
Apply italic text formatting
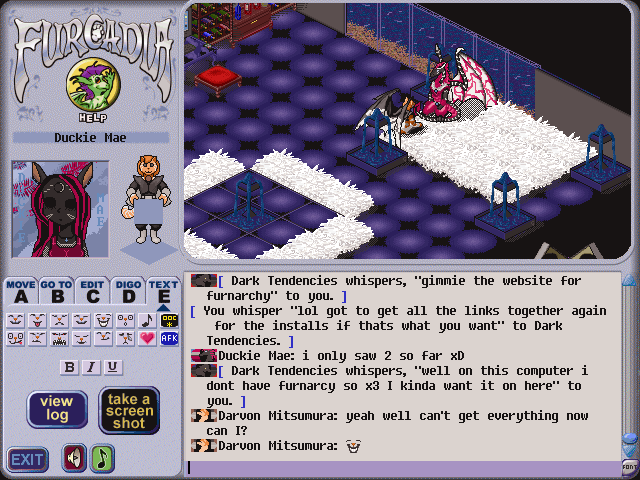91,367
